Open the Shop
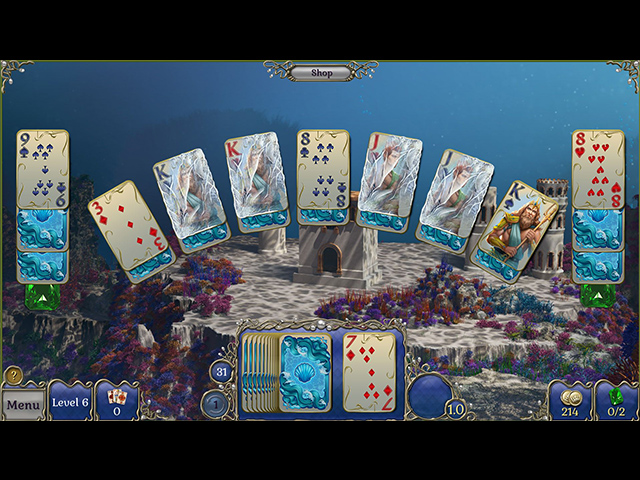 pyautogui.click(x=321, y=72)
